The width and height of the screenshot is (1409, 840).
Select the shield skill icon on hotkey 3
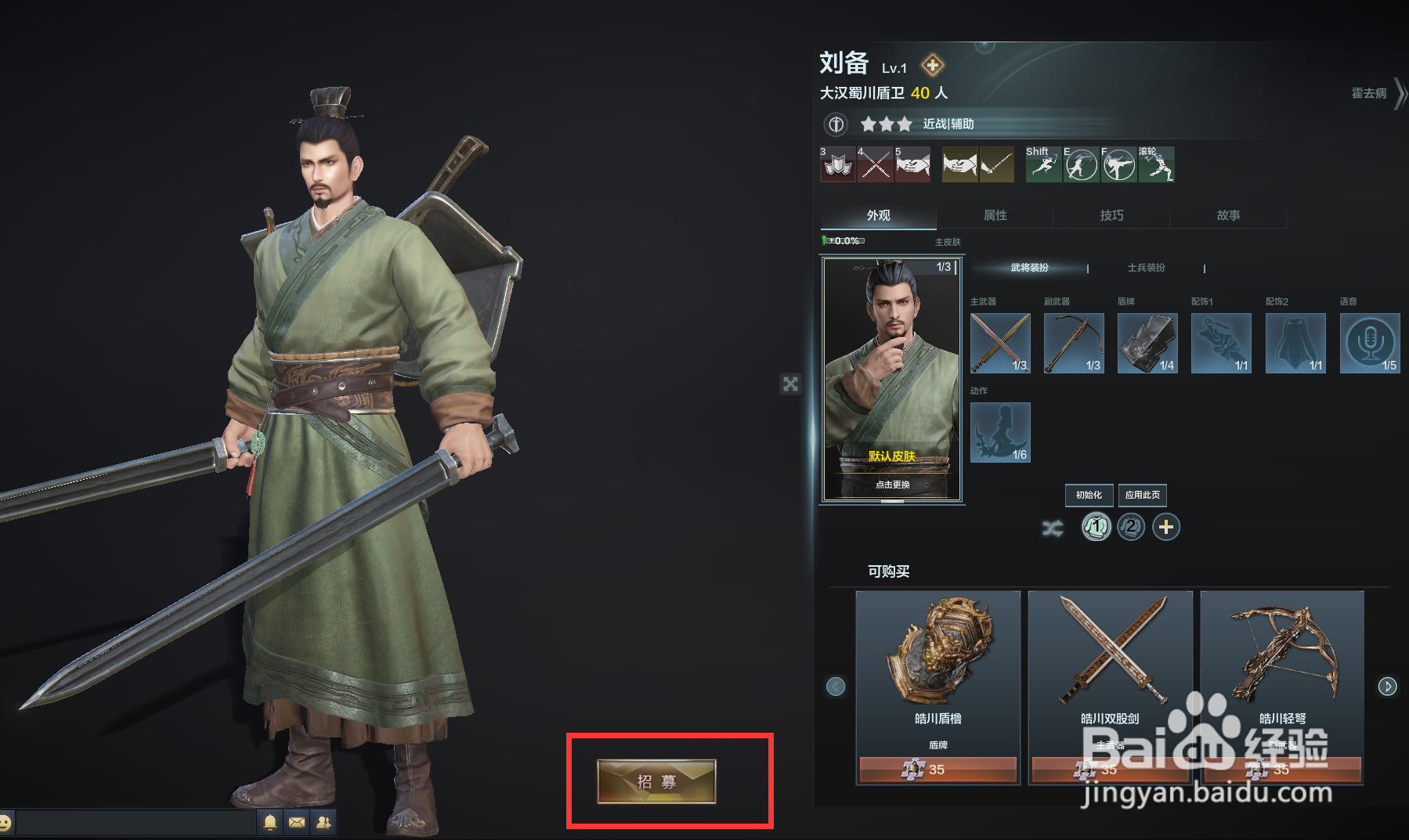click(x=837, y=165)
